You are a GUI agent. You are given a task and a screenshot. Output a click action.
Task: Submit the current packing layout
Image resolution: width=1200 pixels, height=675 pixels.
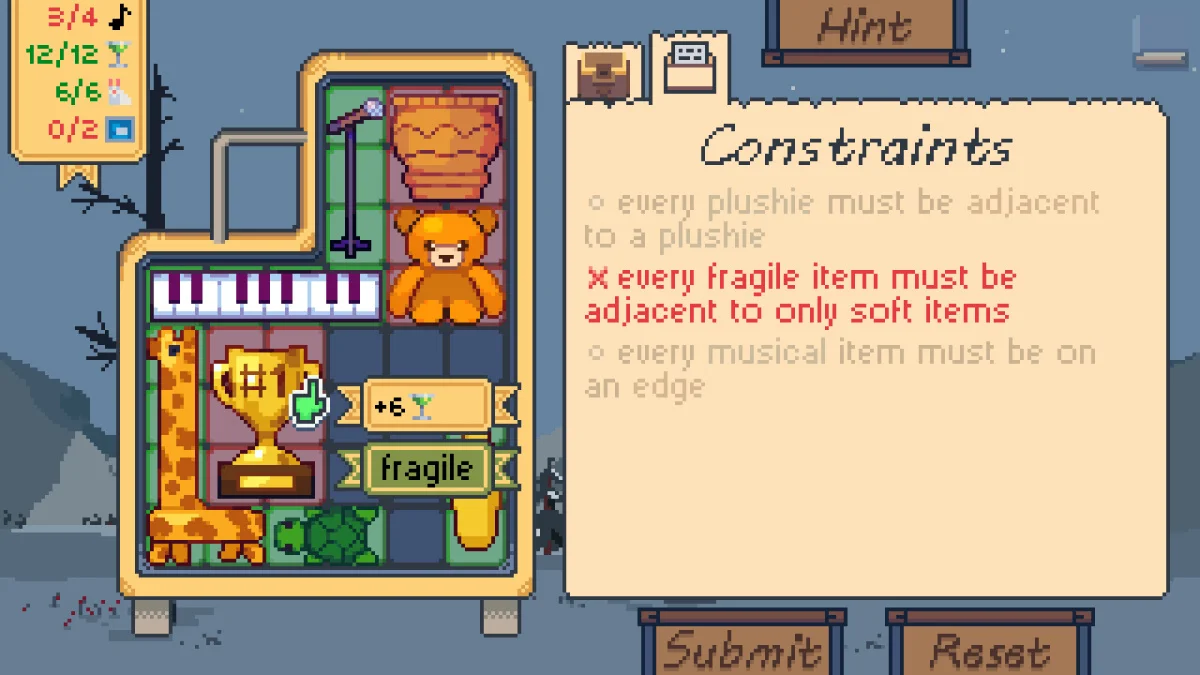[742, 648]
